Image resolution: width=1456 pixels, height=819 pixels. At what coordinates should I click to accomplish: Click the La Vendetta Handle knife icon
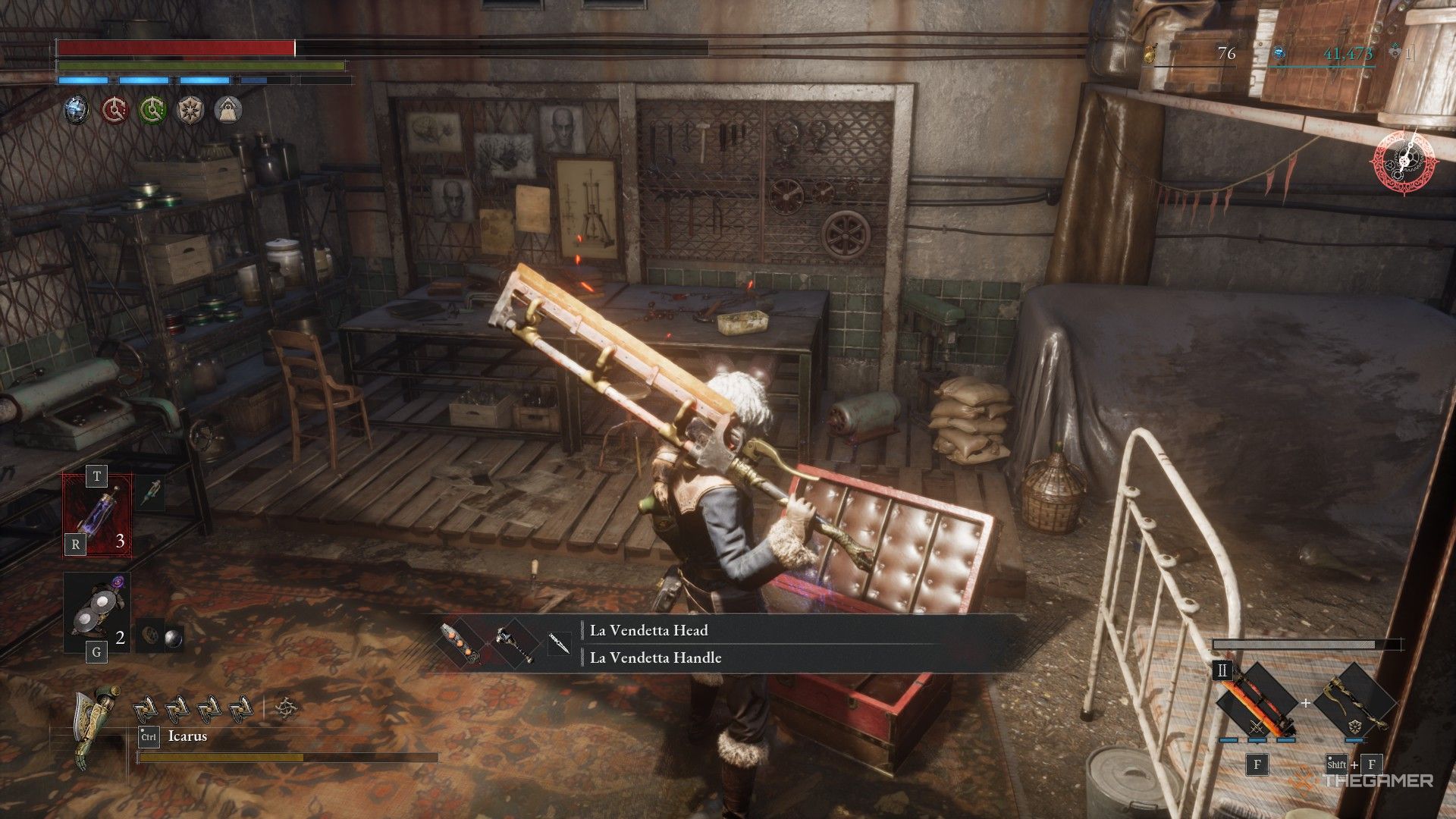[560, 645]
